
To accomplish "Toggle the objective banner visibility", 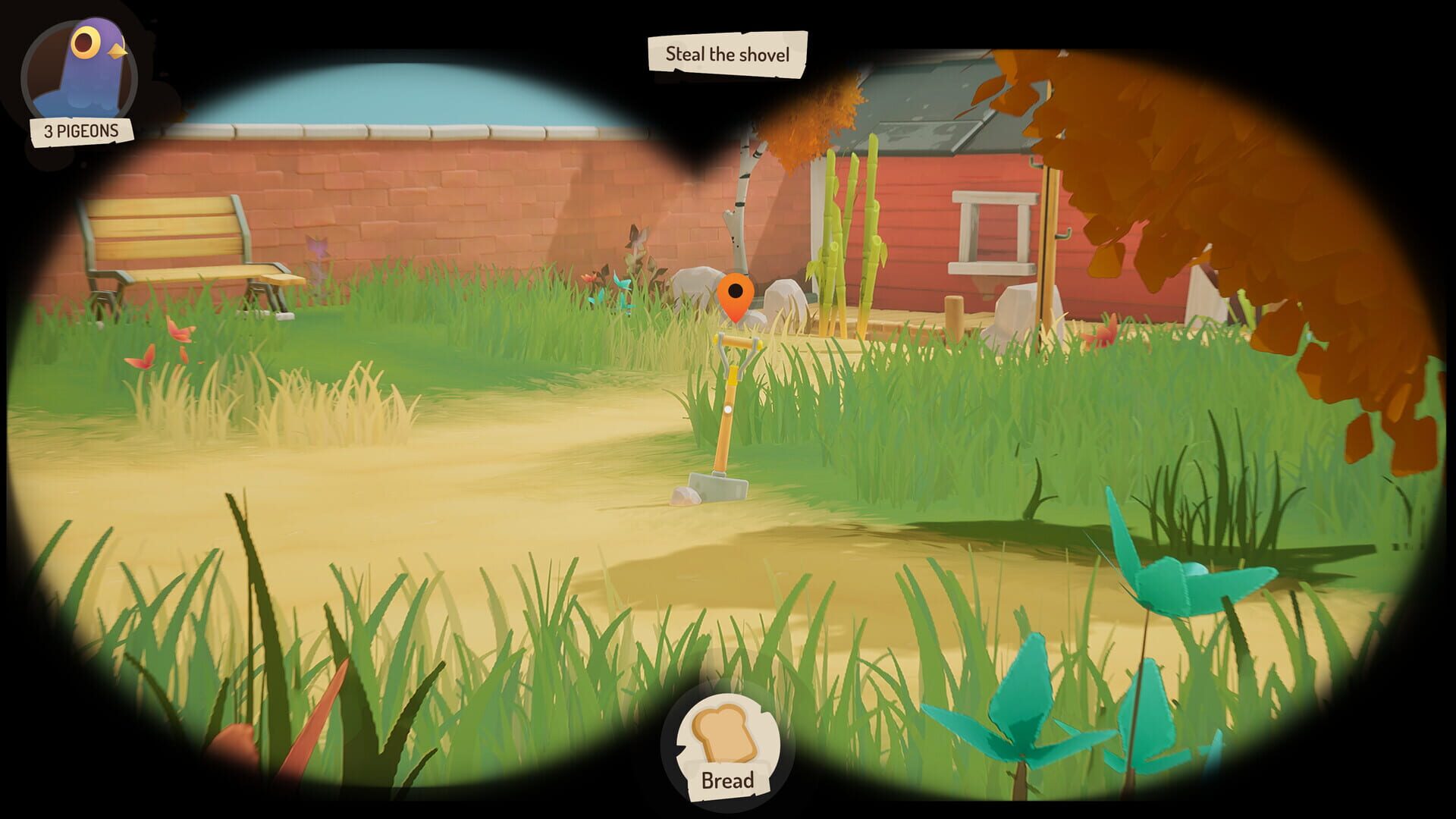I will 726,55.
